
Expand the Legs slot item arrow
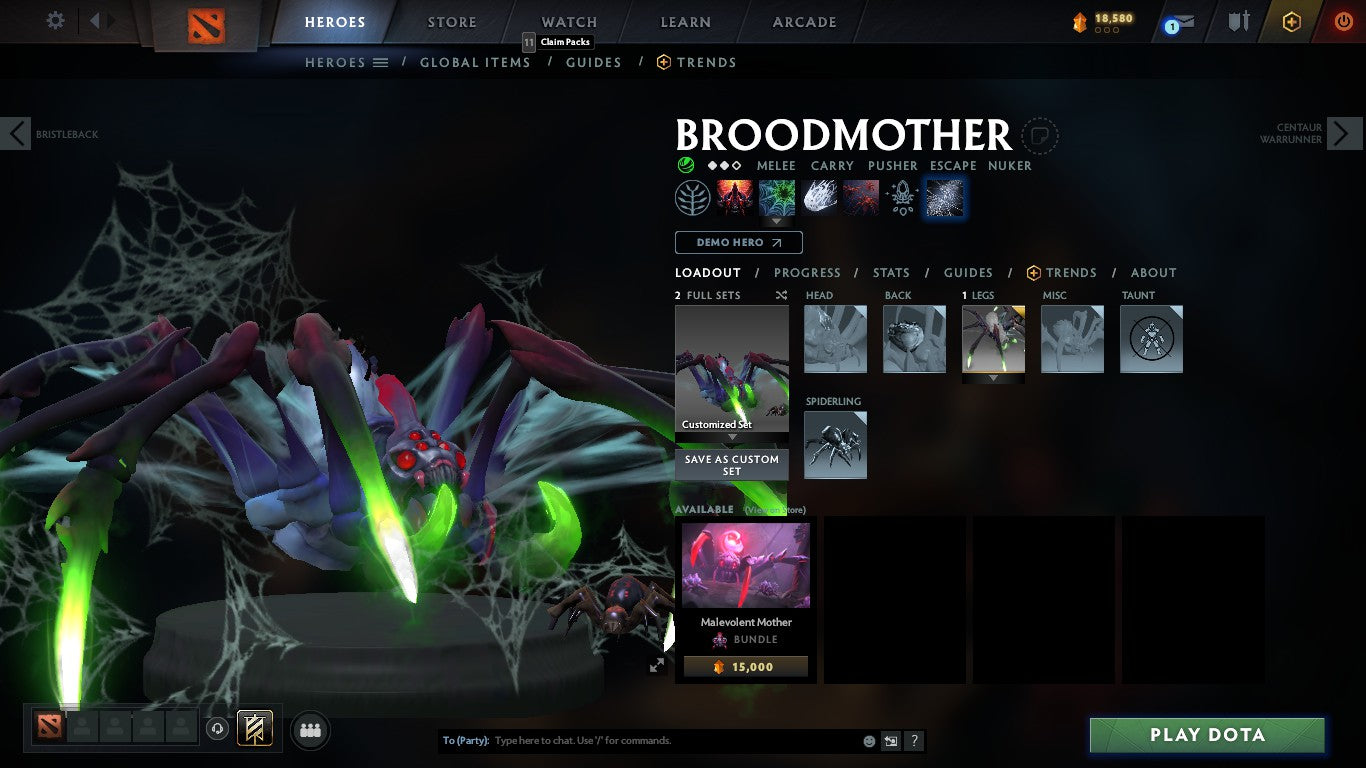coord(993,378)
